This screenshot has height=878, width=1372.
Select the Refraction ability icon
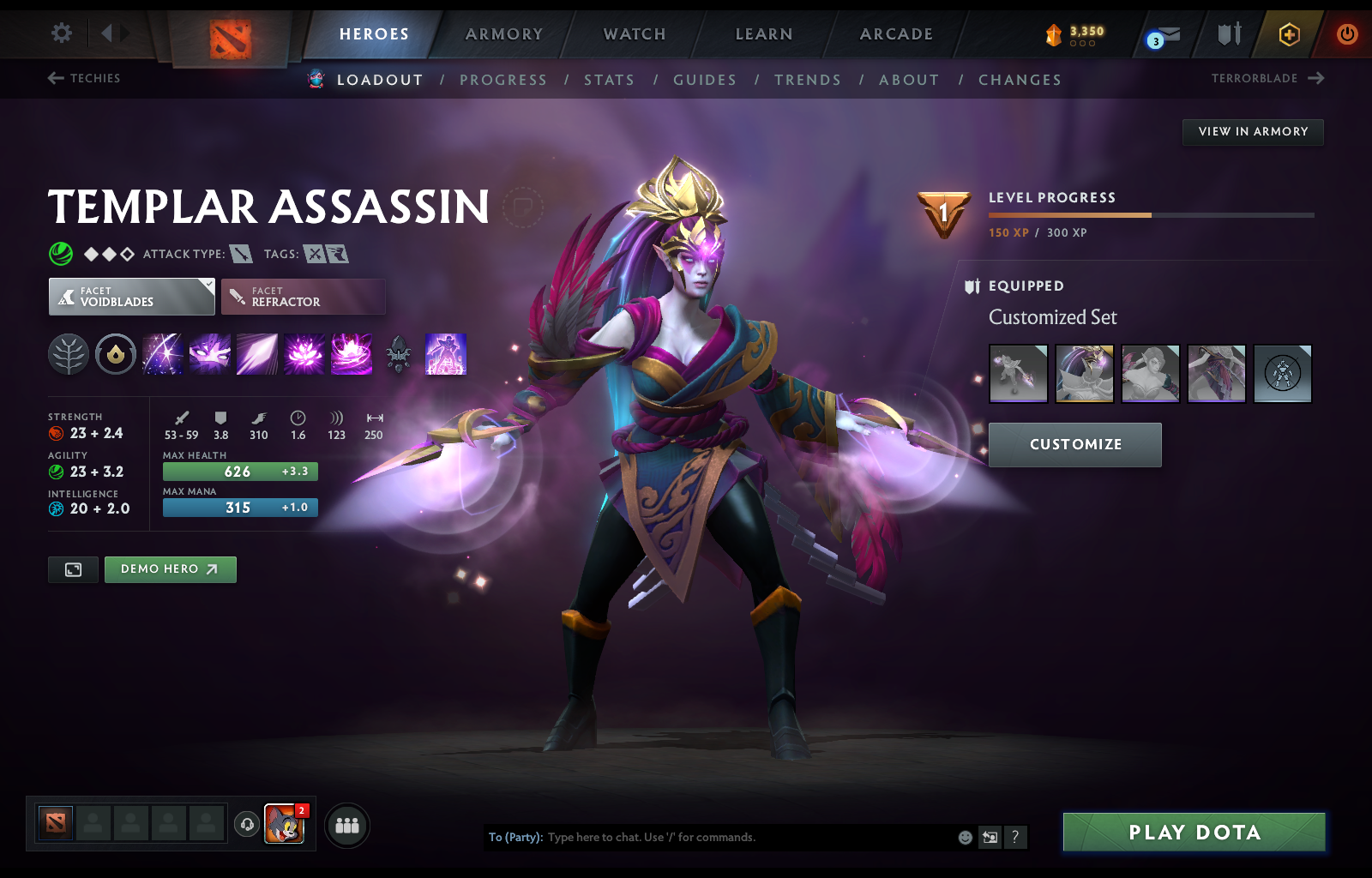tap(163, 354)
